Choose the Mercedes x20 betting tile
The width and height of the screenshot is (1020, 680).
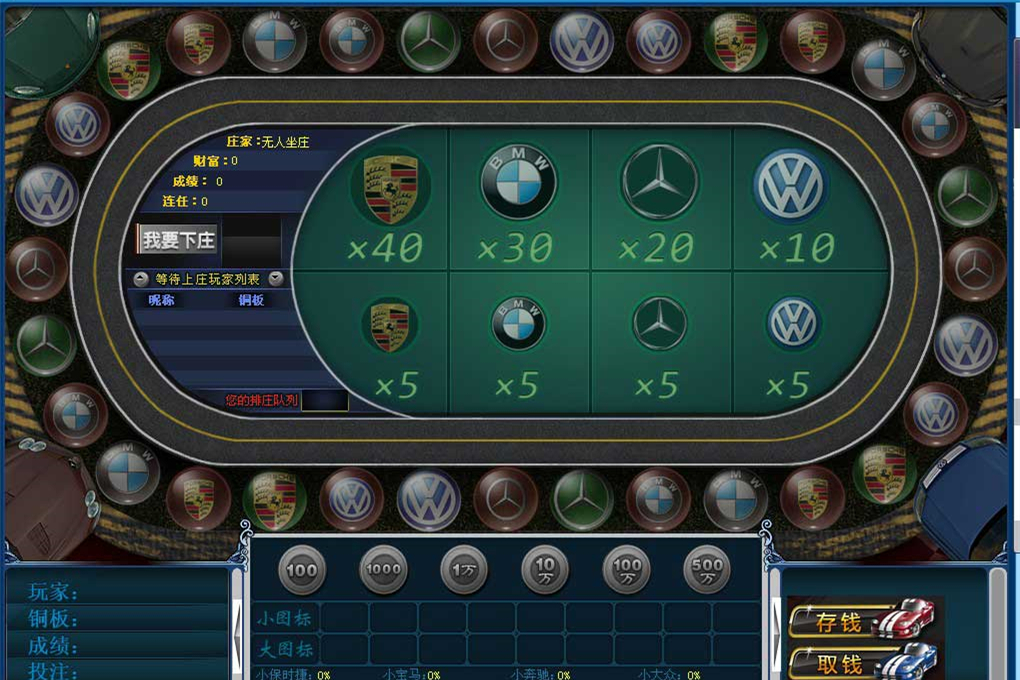[659, 205]
